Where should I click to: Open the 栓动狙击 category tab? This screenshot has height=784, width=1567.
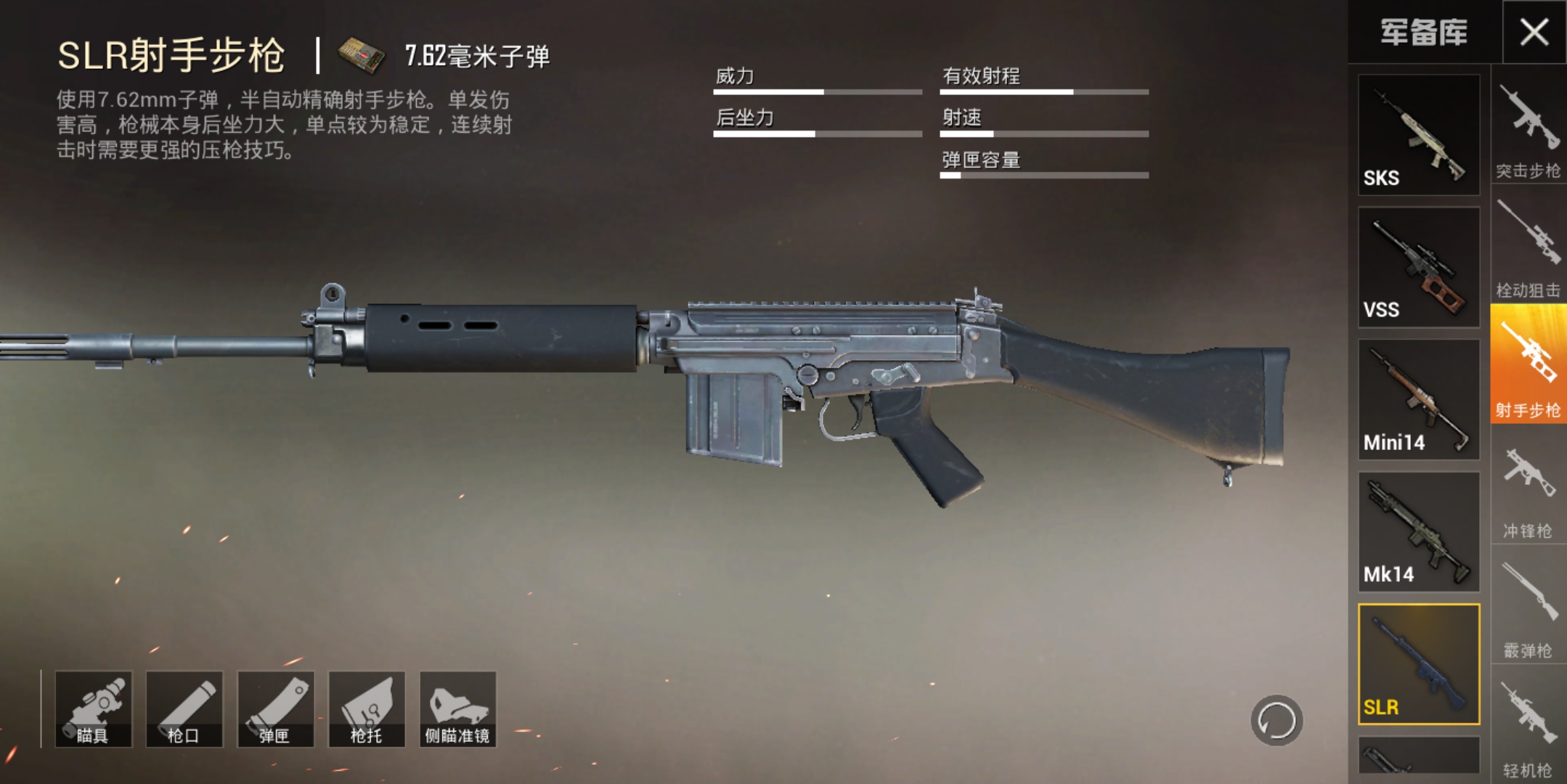click(1528, 250)
